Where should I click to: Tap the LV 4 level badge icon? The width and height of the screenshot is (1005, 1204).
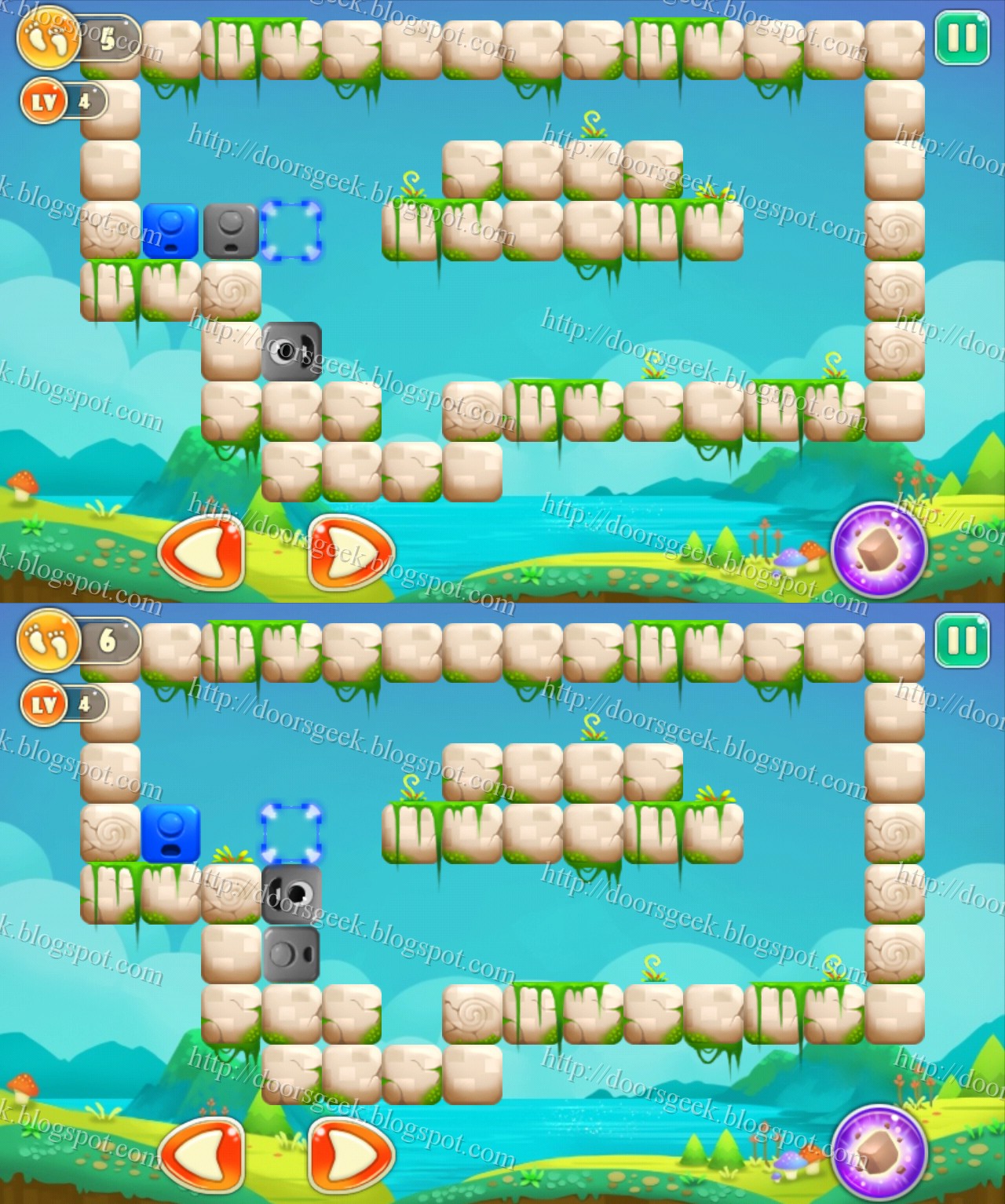[x=45, y=102]
